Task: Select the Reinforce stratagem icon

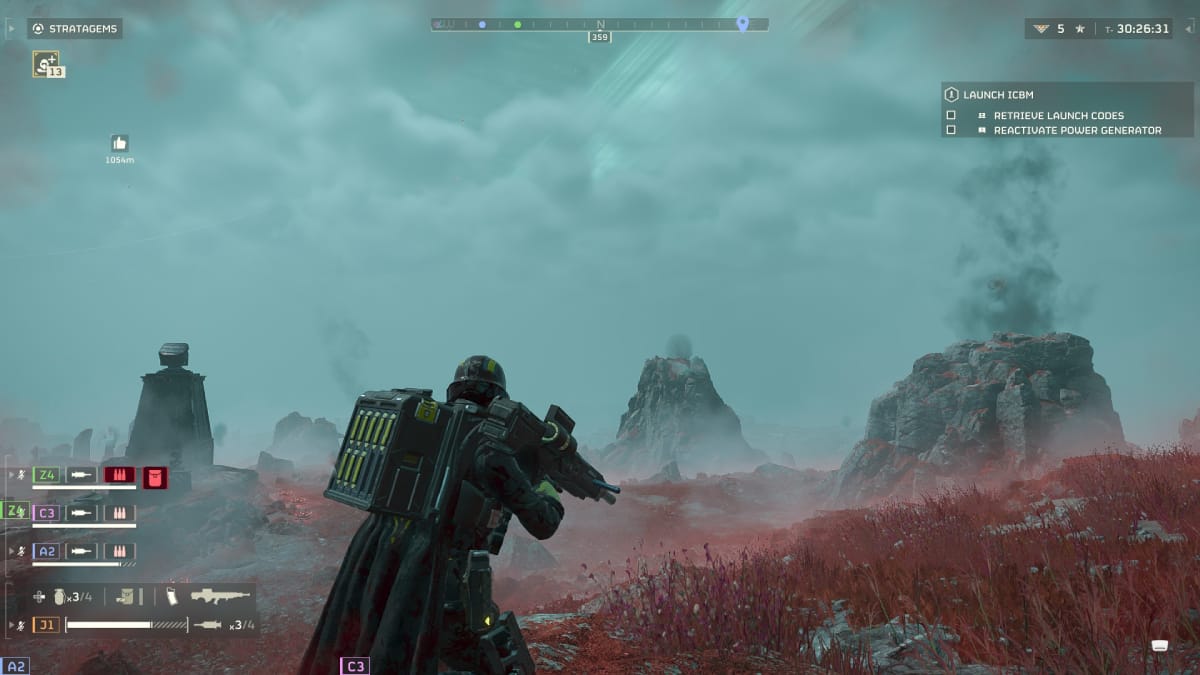Action: (x=45, y=63)
